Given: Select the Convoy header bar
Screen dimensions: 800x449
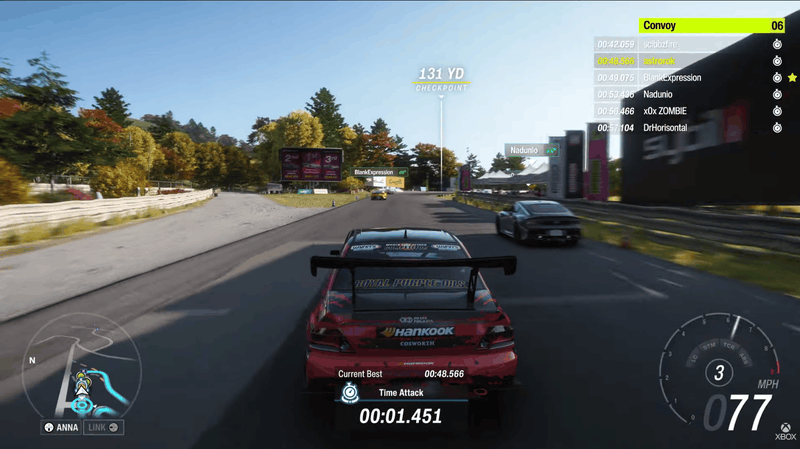Looking at the screenshot, I should [x=712, y=26].
